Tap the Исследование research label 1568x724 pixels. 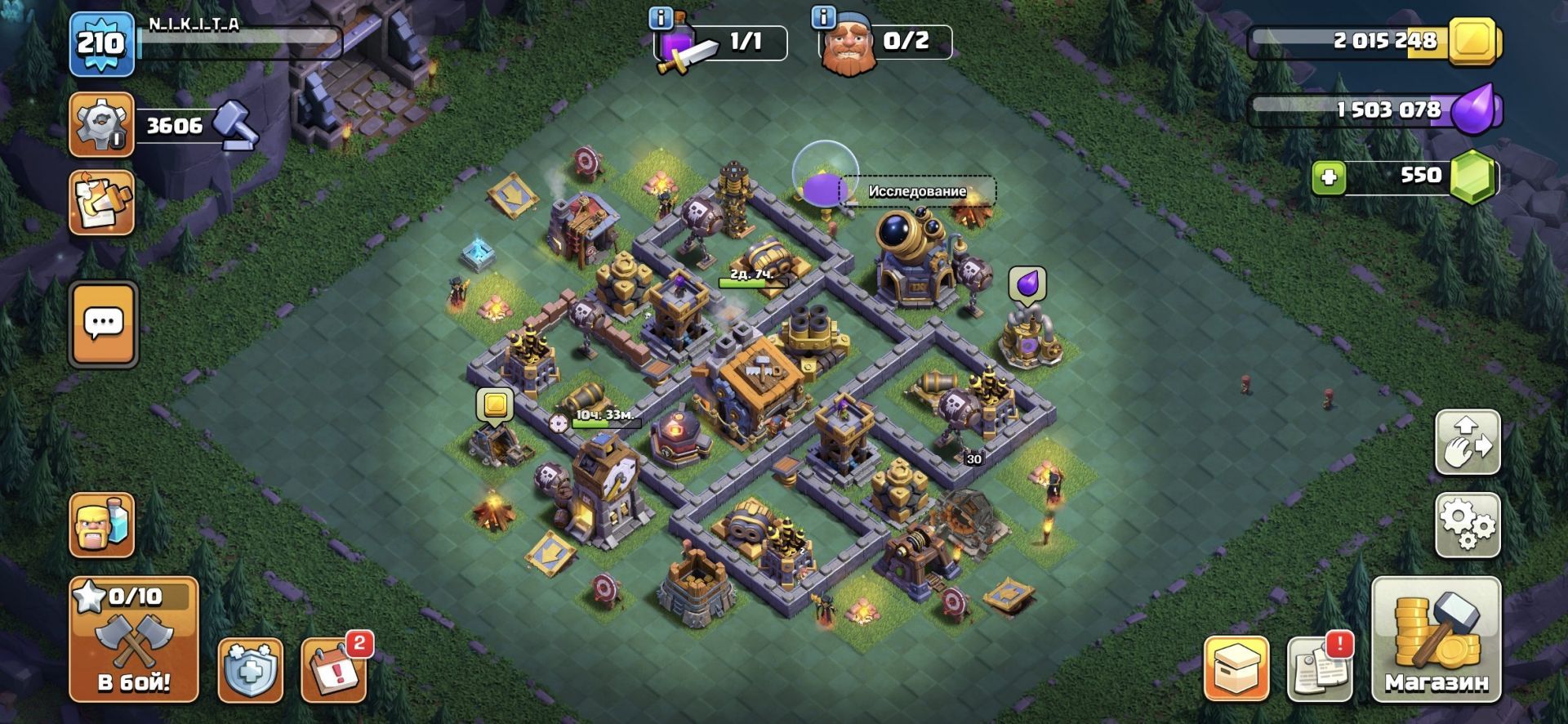click(916, 191)
